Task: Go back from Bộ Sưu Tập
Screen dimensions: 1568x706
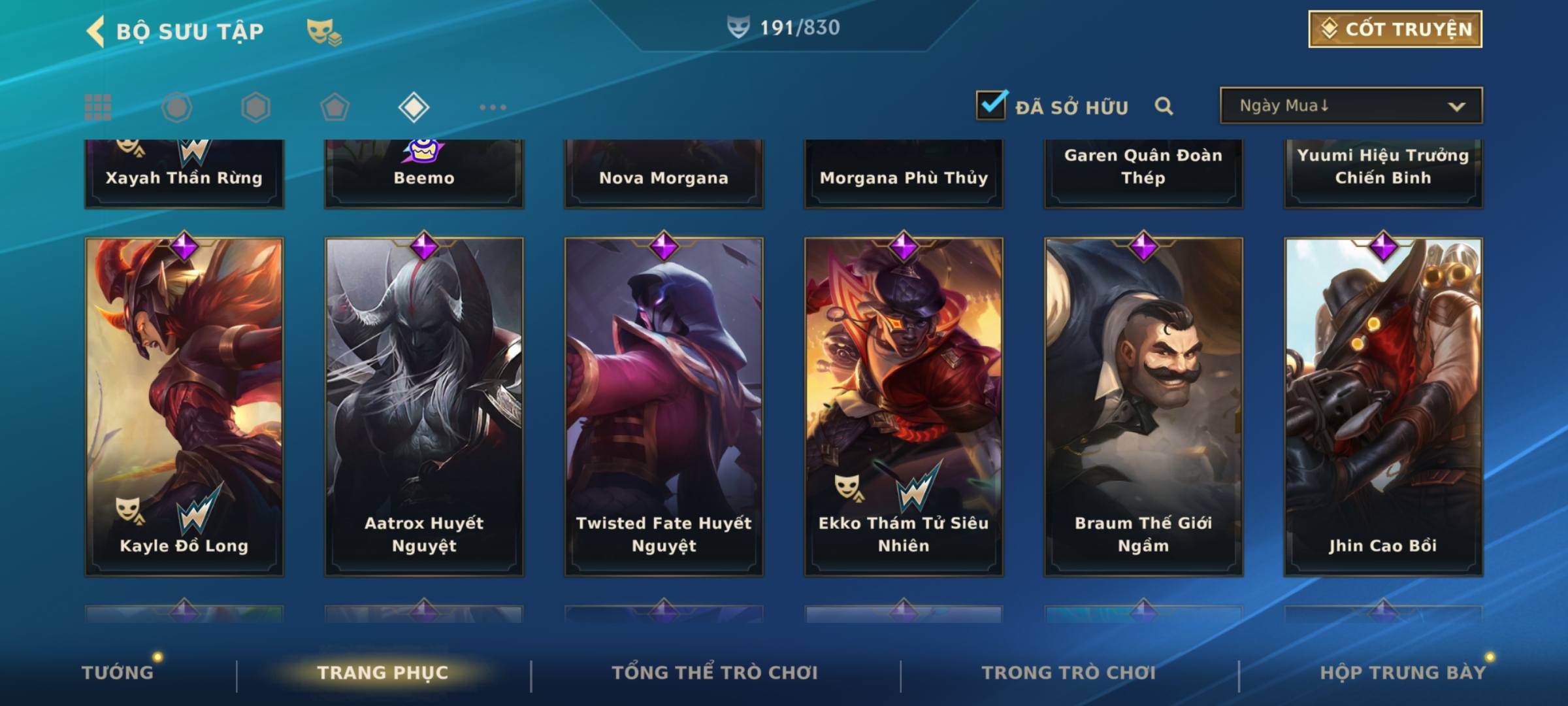Action: tap(95, 31)
